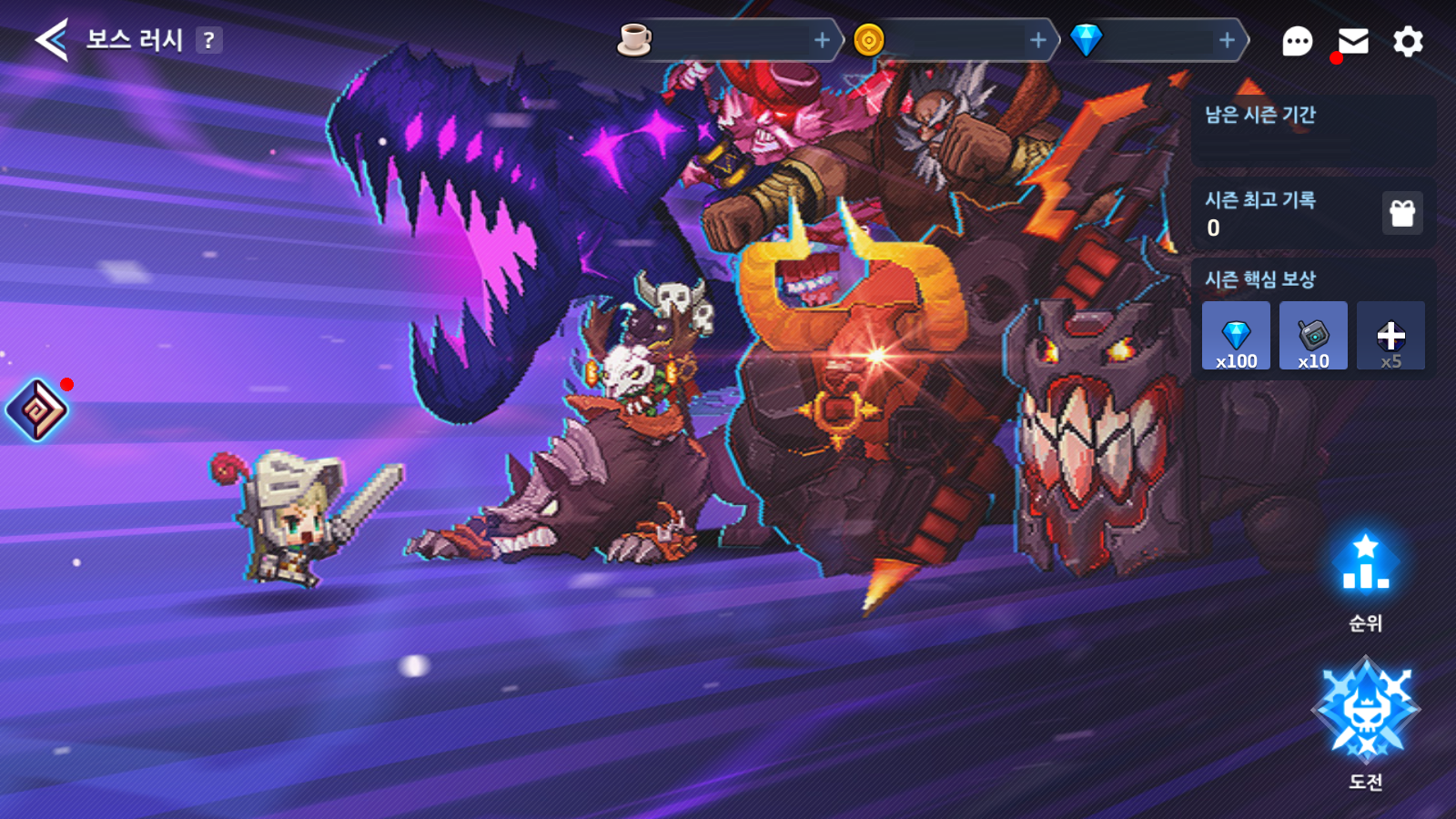Open the chat speech bubble
The image size is (1456, 819).
coord(1297,41)
